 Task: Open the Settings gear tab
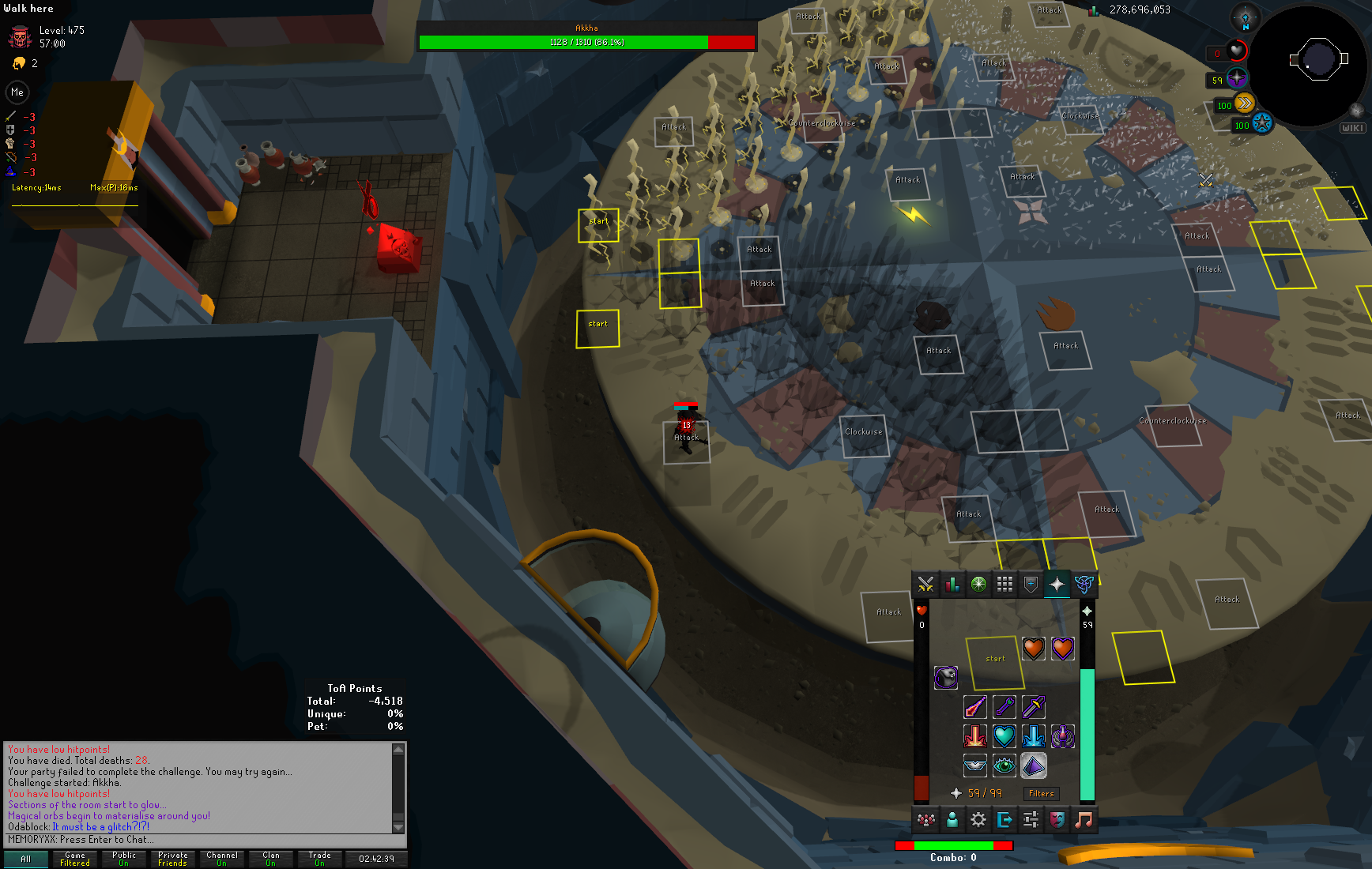pyautogui.click(x=978, y=820)
